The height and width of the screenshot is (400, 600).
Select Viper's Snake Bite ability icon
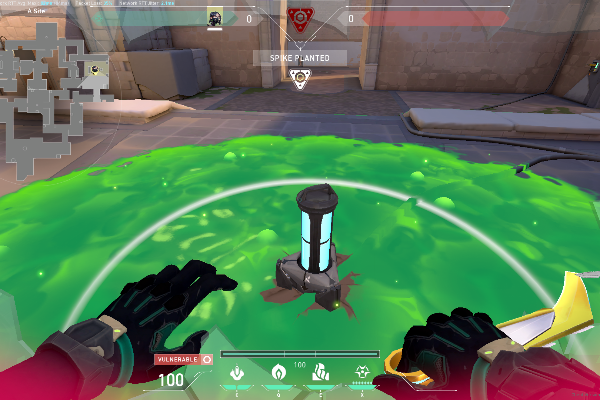click(x=238, y=373)
